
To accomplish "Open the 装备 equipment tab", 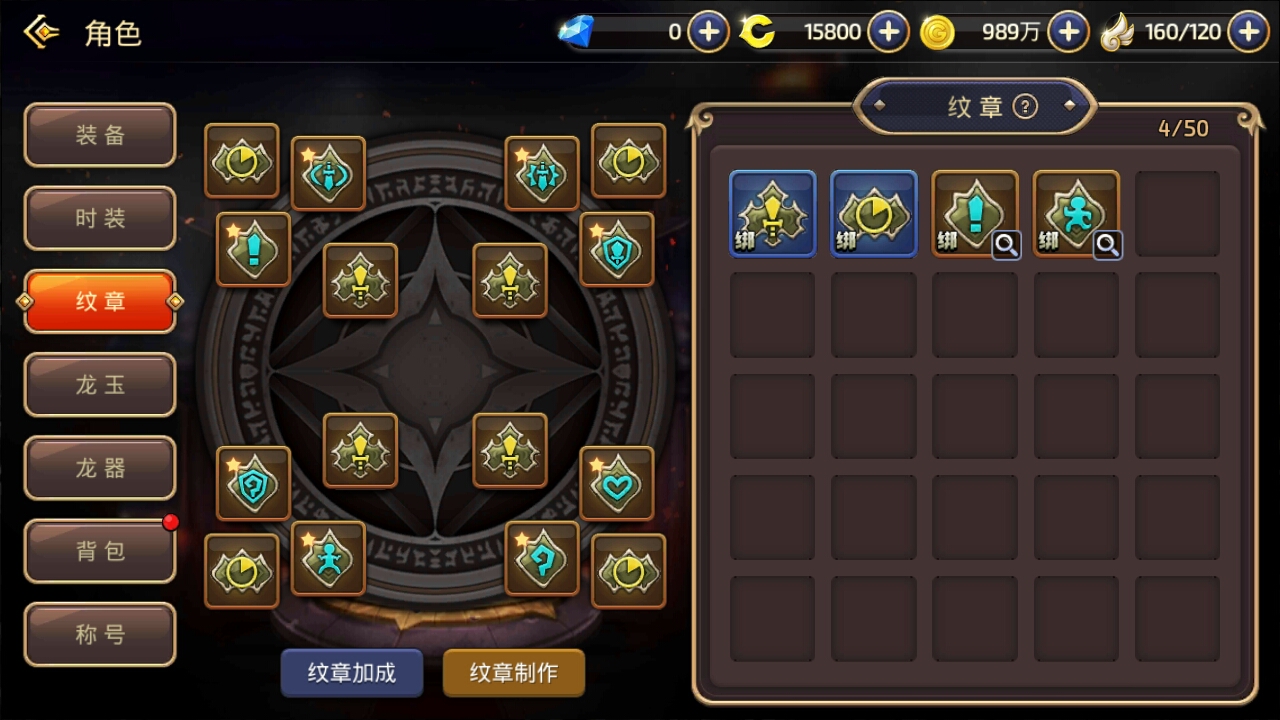I will [x=100, y=135].
